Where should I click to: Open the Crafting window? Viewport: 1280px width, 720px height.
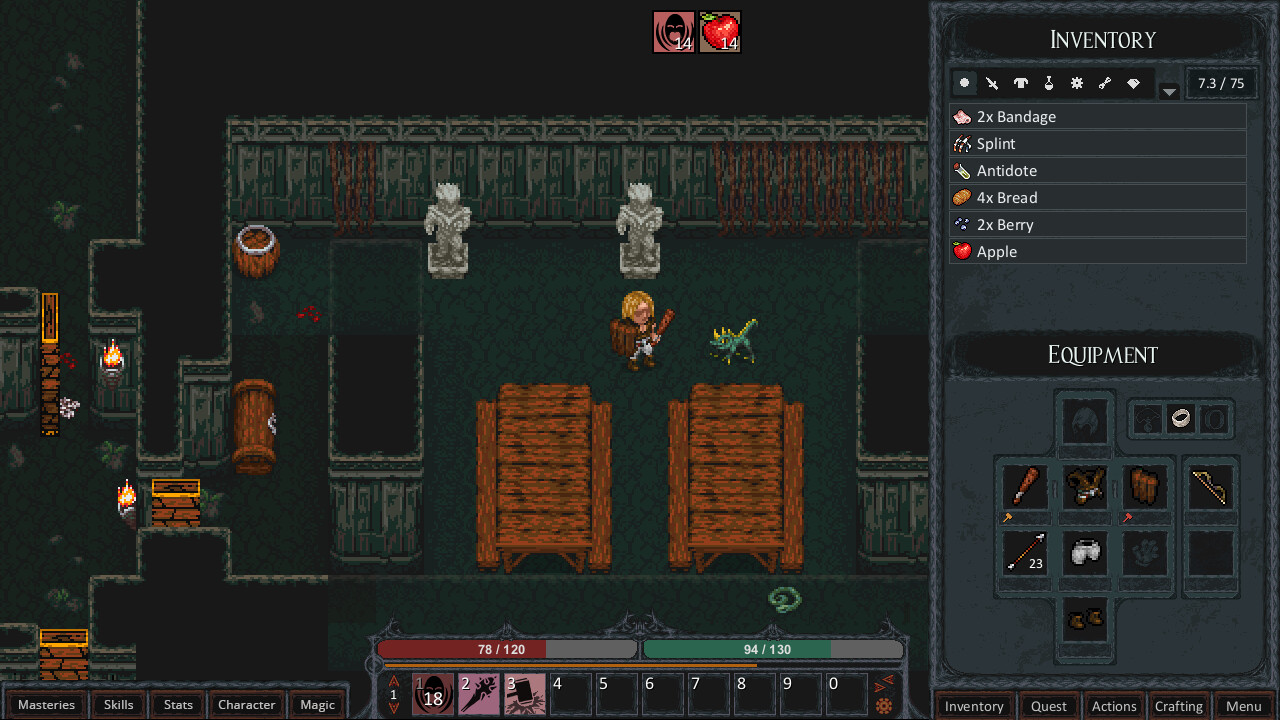pos(1180,706)
